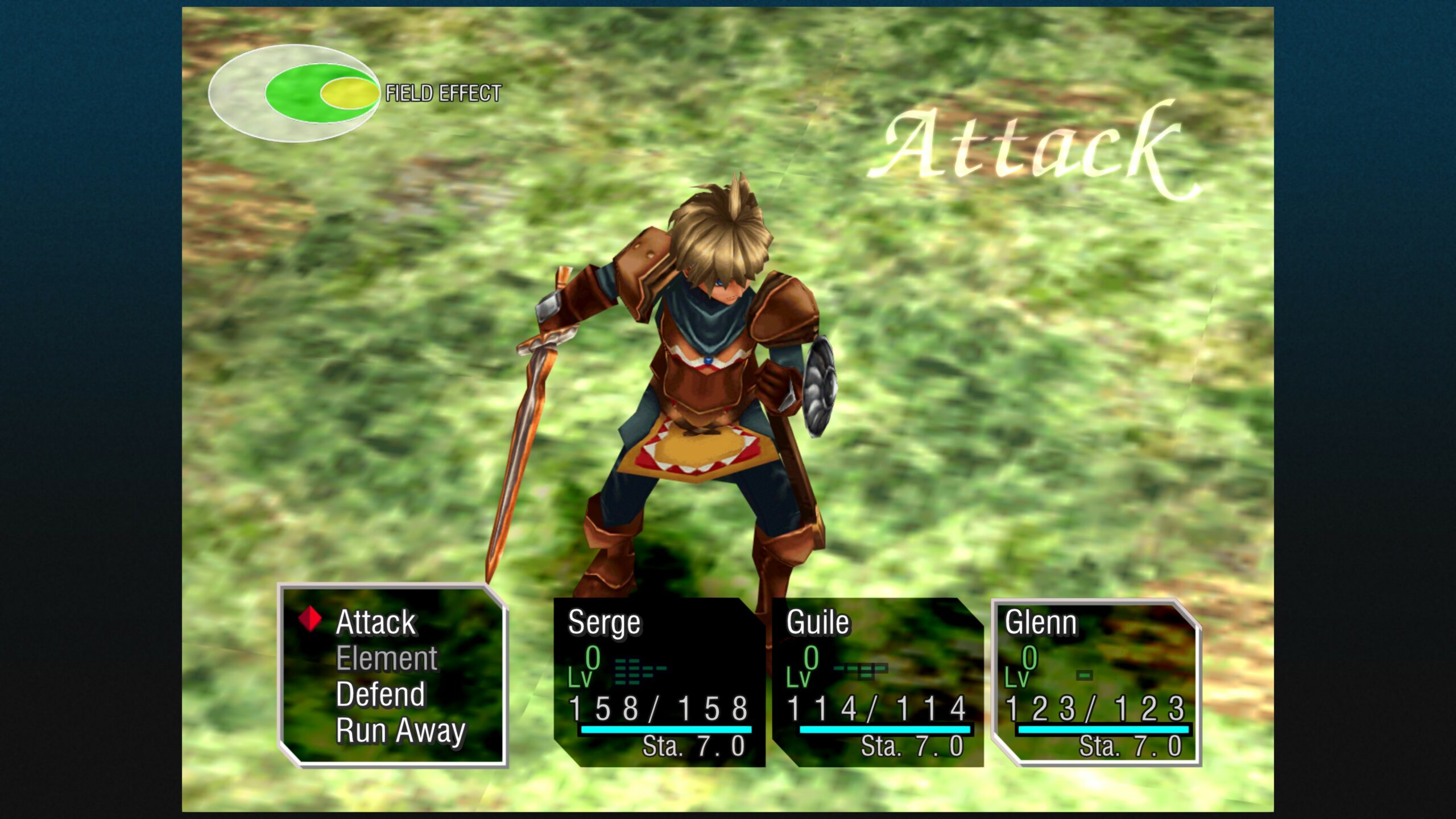This screenshot has height=819, width=1456.
Task: Select Serge's party status panel
Action: pos(659,682)
